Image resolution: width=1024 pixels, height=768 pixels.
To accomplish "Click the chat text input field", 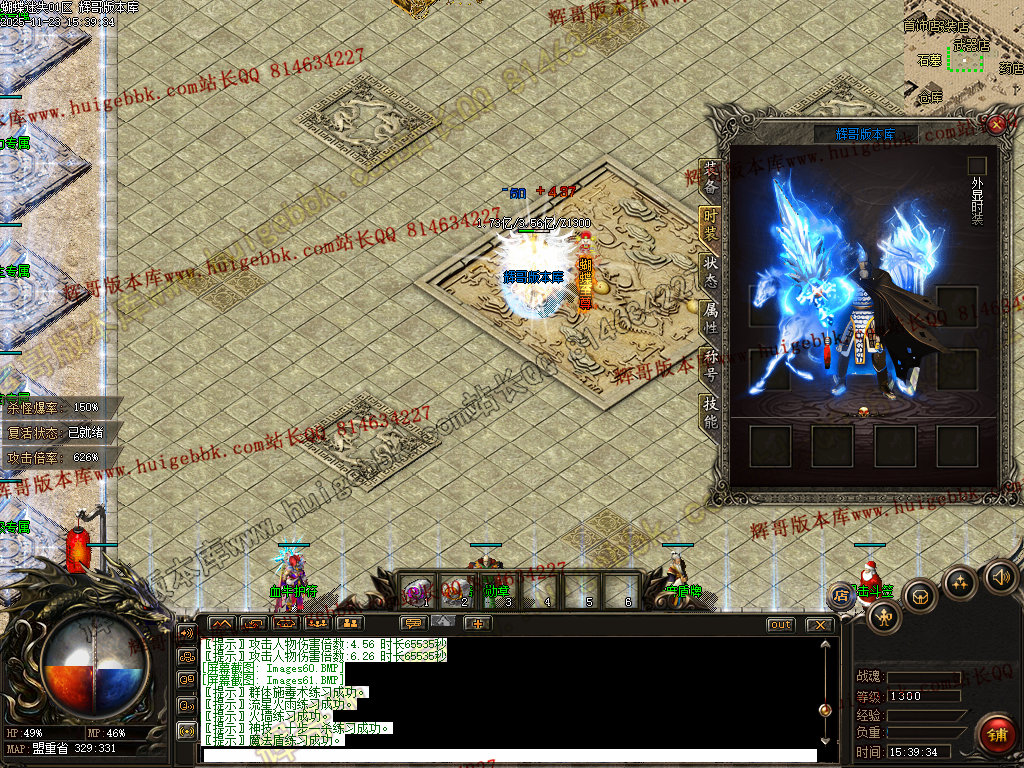I will [x=510, y=755].
